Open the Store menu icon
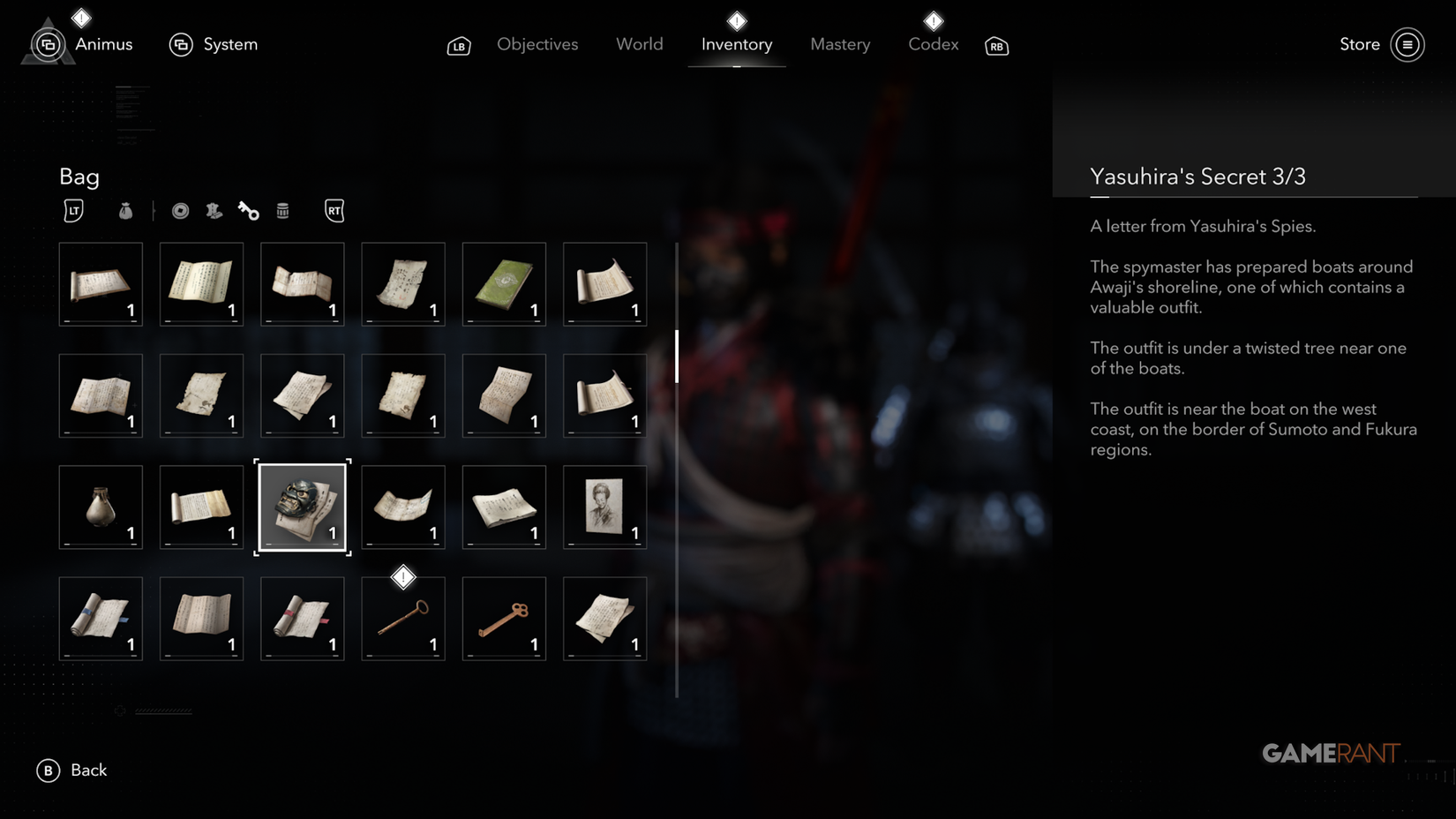 [1408, 44]
